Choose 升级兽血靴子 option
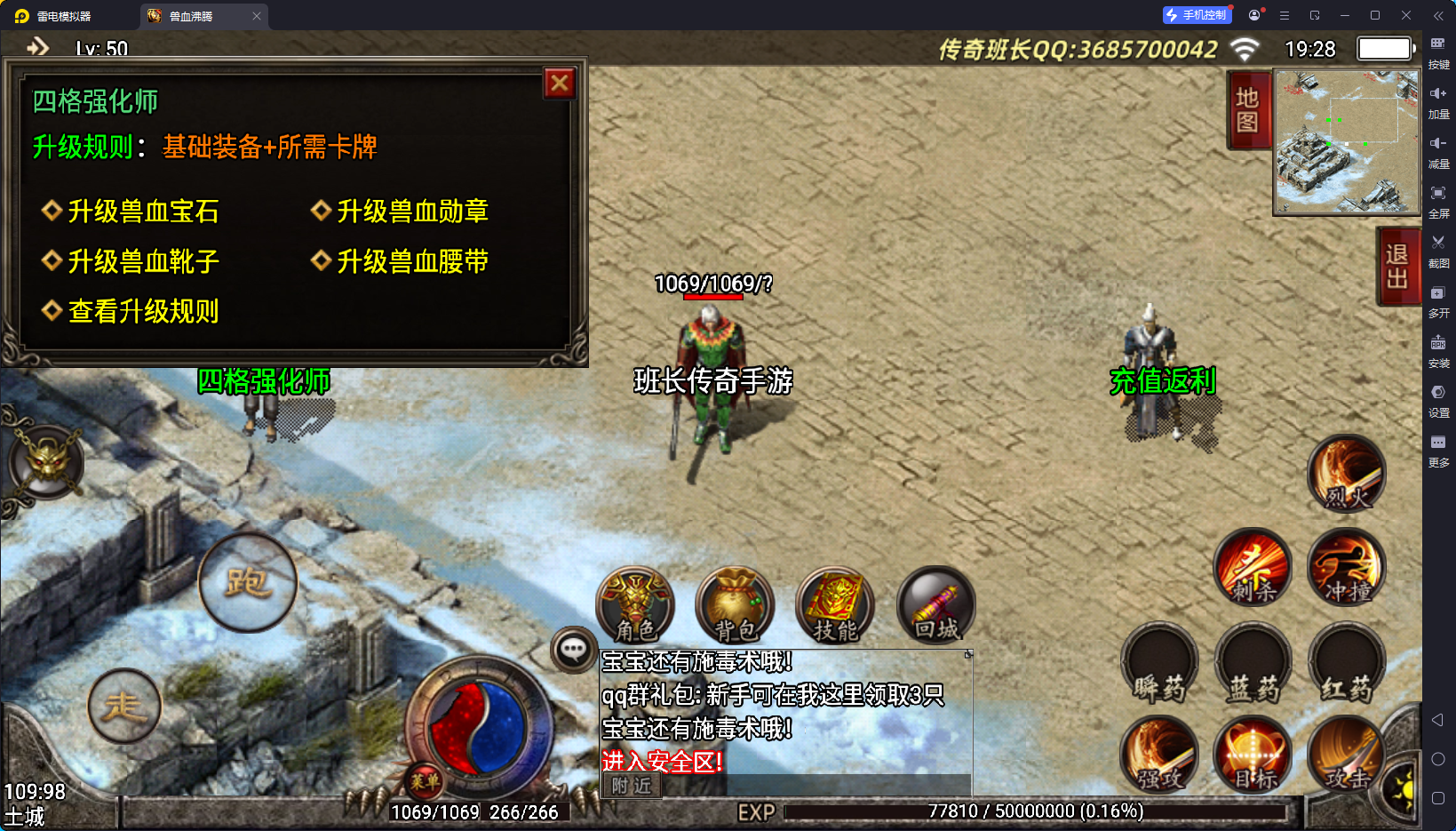The height and width of the screenshot is (831, 1456). point(142,261)
